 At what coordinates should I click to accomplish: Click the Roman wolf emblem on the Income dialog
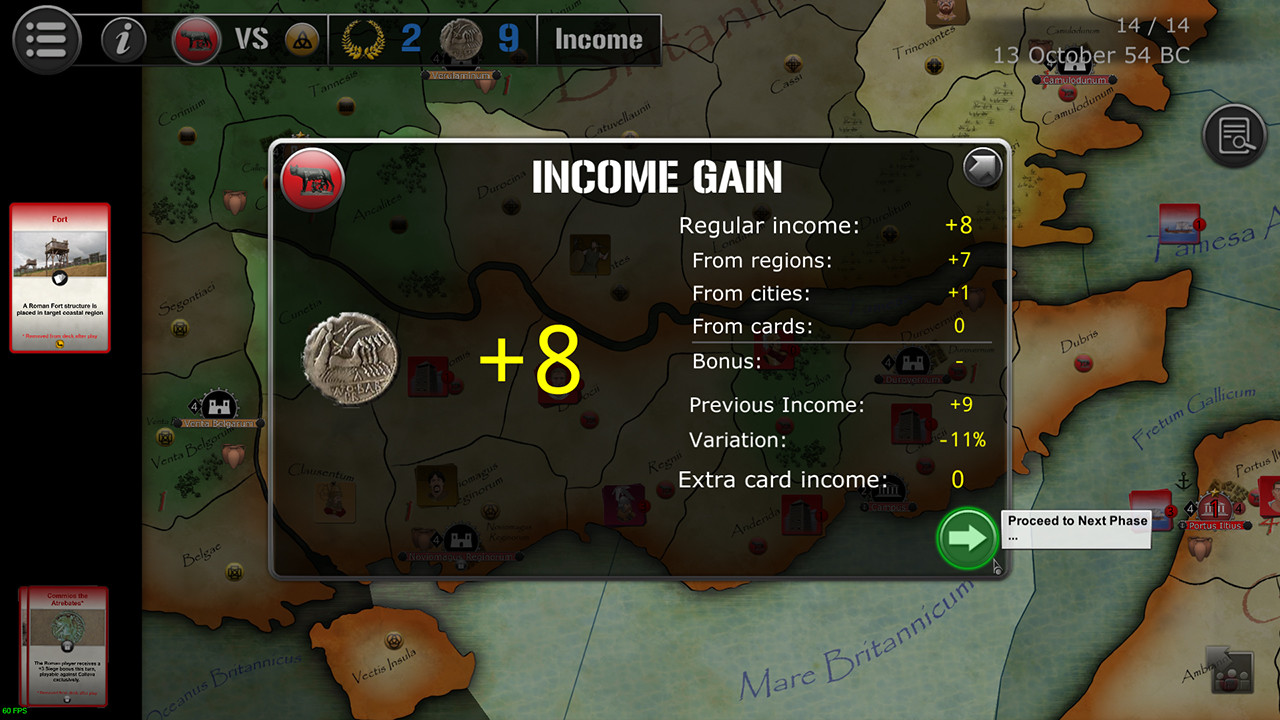312,179
